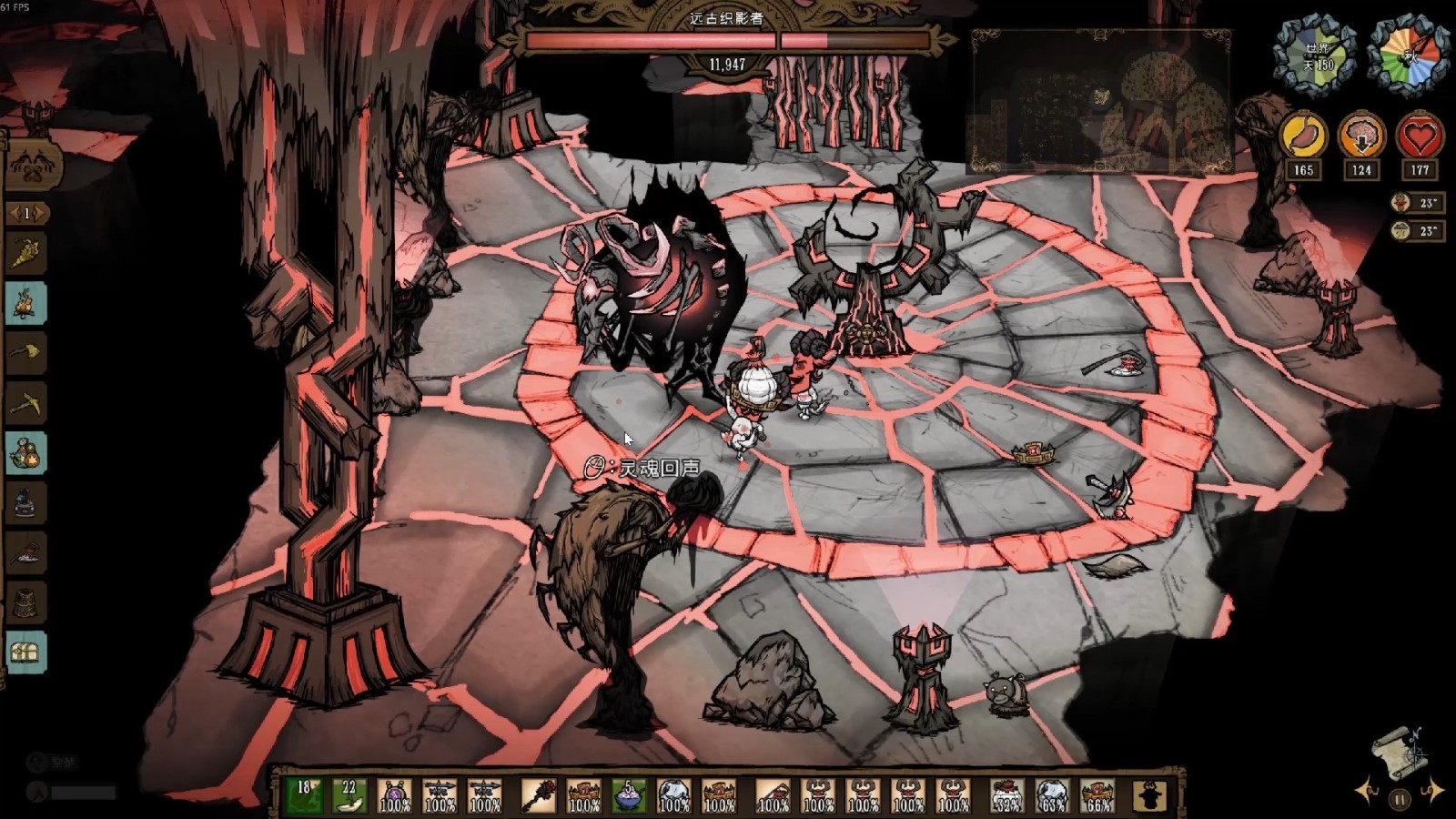Screen dimensions: 1456x819
Task: Select the stack of 22 inventory slot
Action: [349, 795]
